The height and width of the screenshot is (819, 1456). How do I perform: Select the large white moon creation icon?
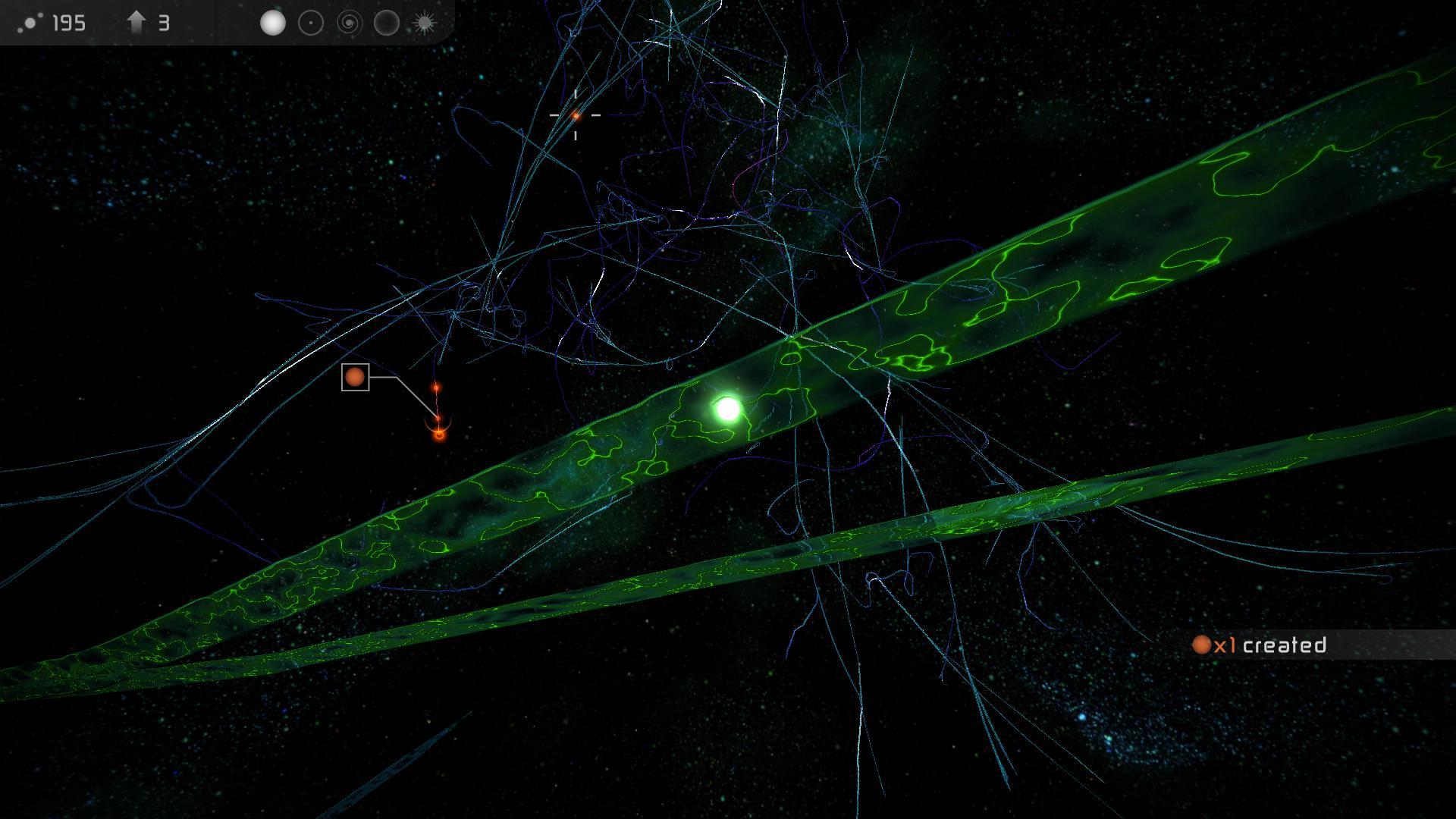[x=272, y=23]
